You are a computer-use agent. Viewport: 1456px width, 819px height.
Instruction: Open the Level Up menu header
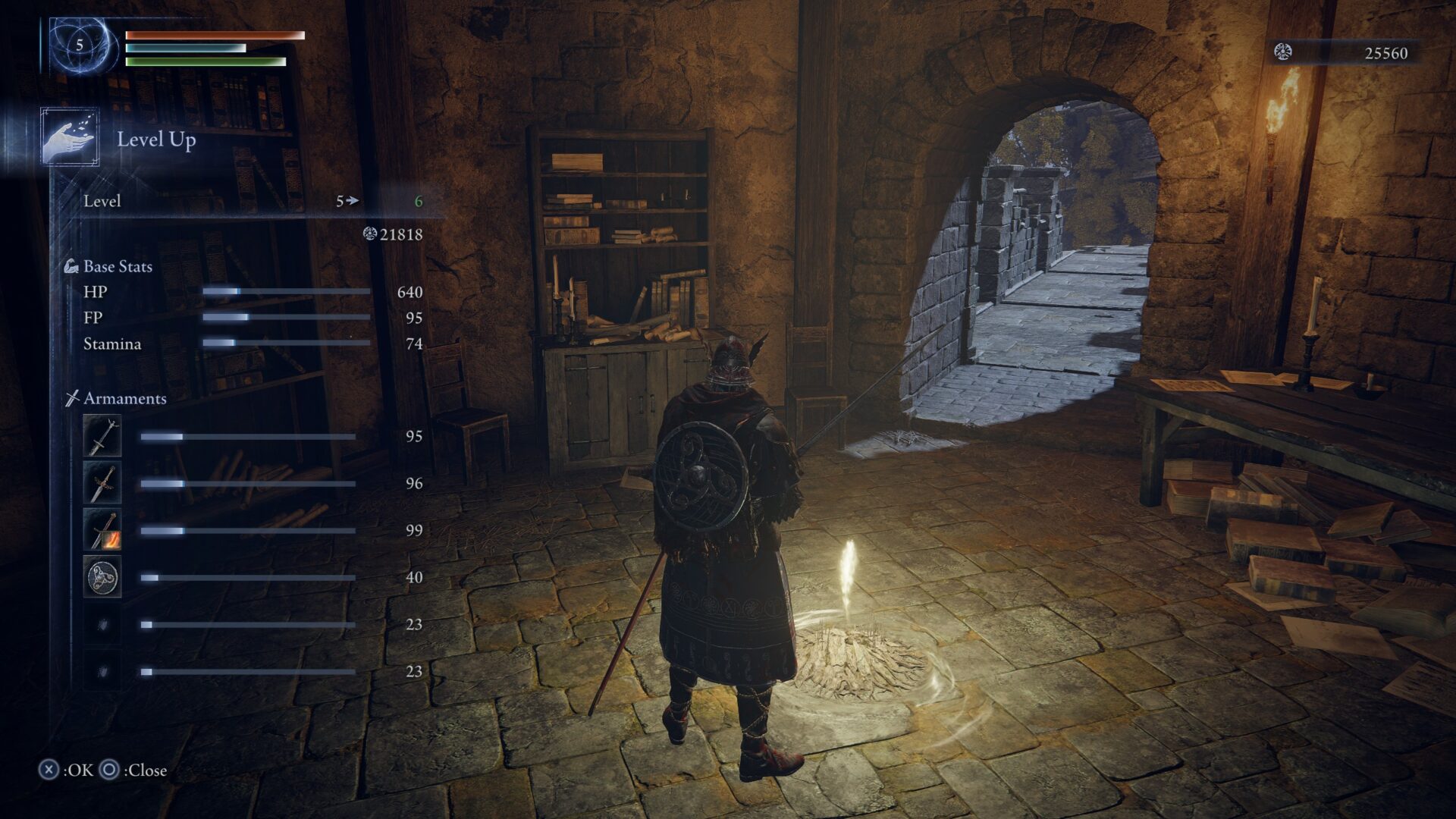click(155, 140)
